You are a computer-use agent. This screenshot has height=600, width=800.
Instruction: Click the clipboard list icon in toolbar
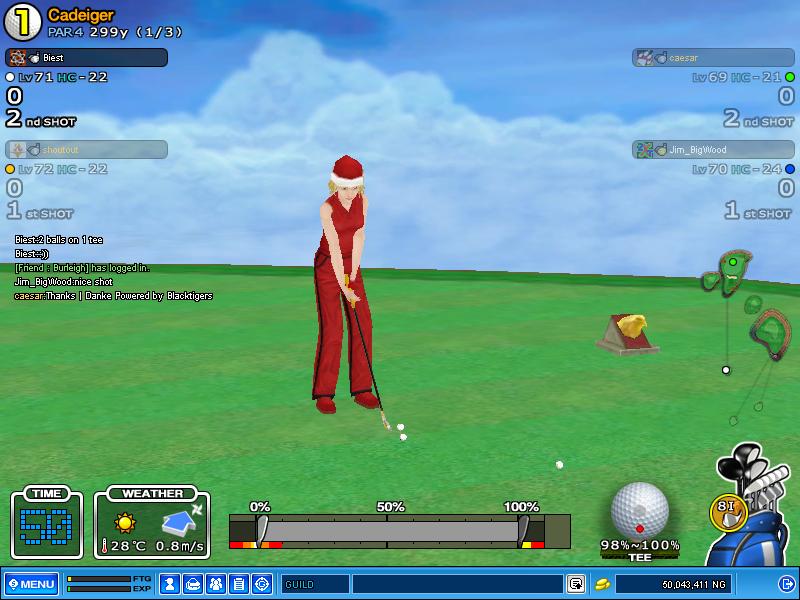(x=239, y=584)
